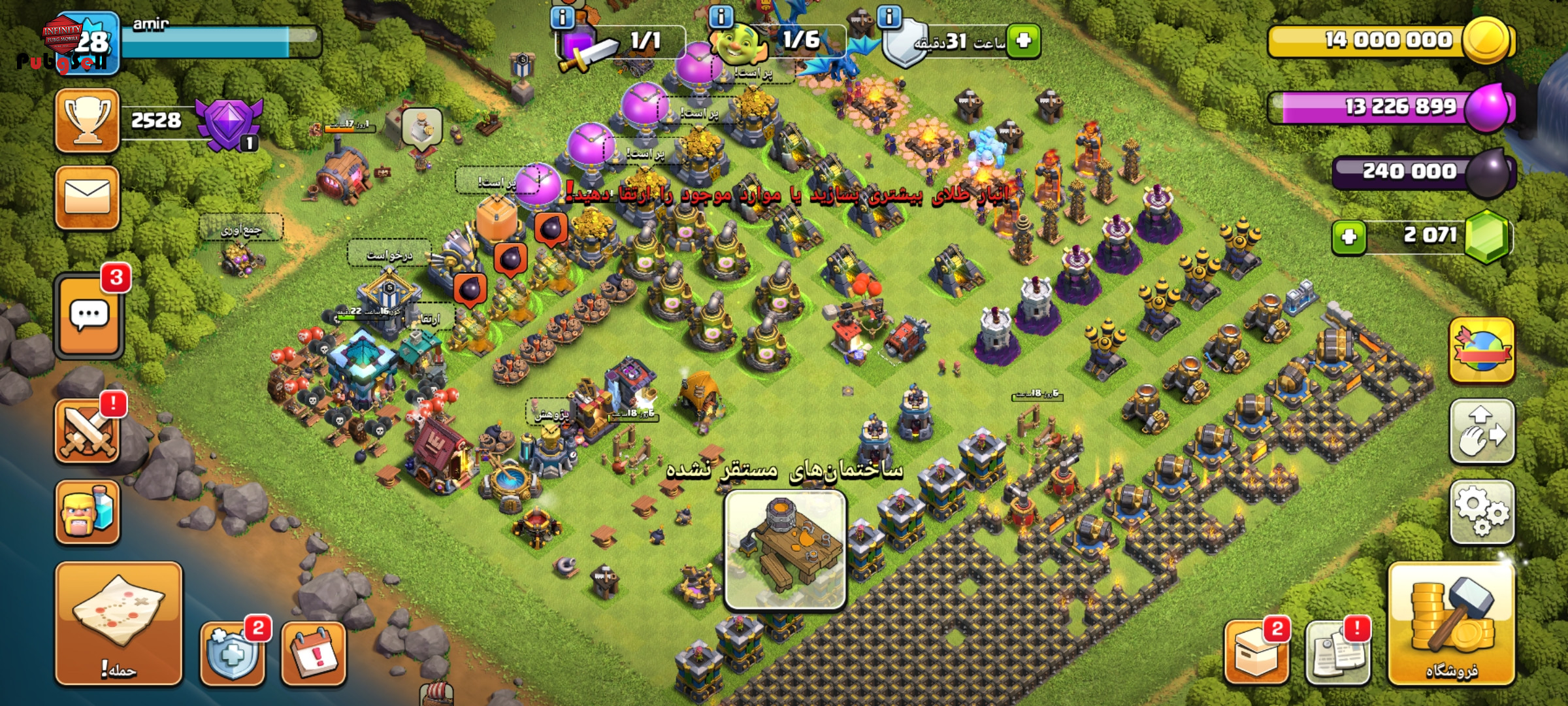Open the barbarian army overview button

click(x=87, y=513)
